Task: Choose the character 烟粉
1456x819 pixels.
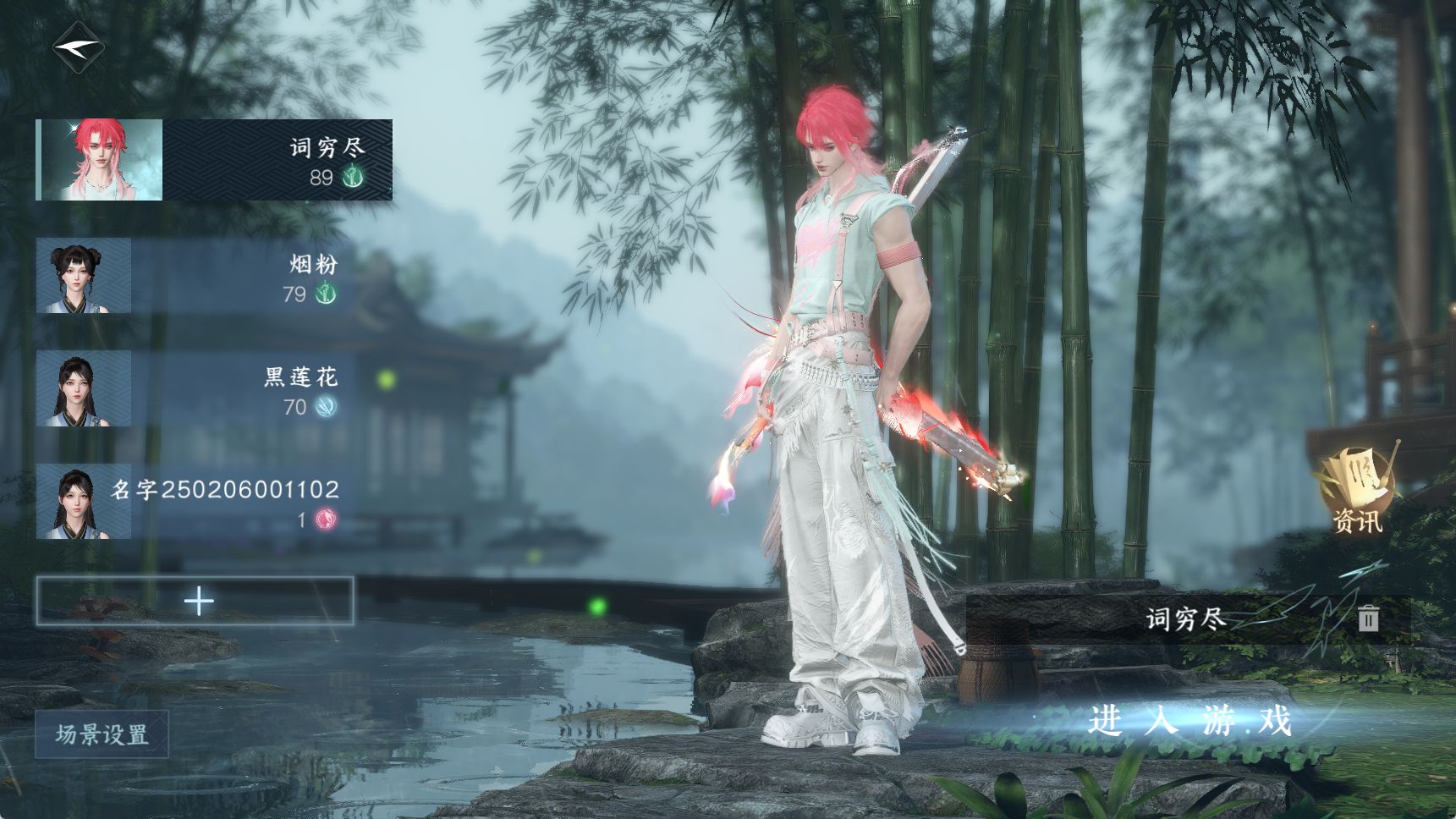Action: (195, 276)
